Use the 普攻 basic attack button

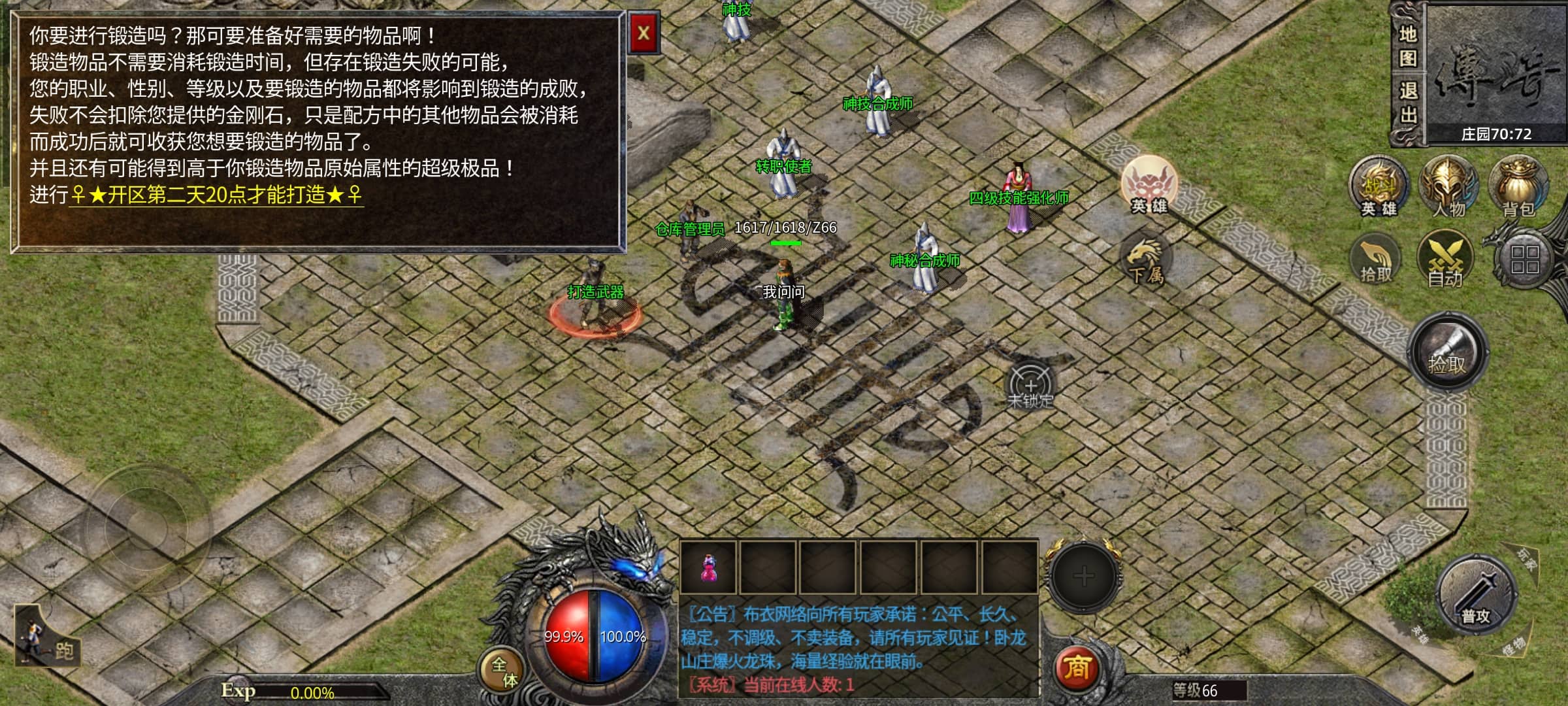coord(1476,596)
